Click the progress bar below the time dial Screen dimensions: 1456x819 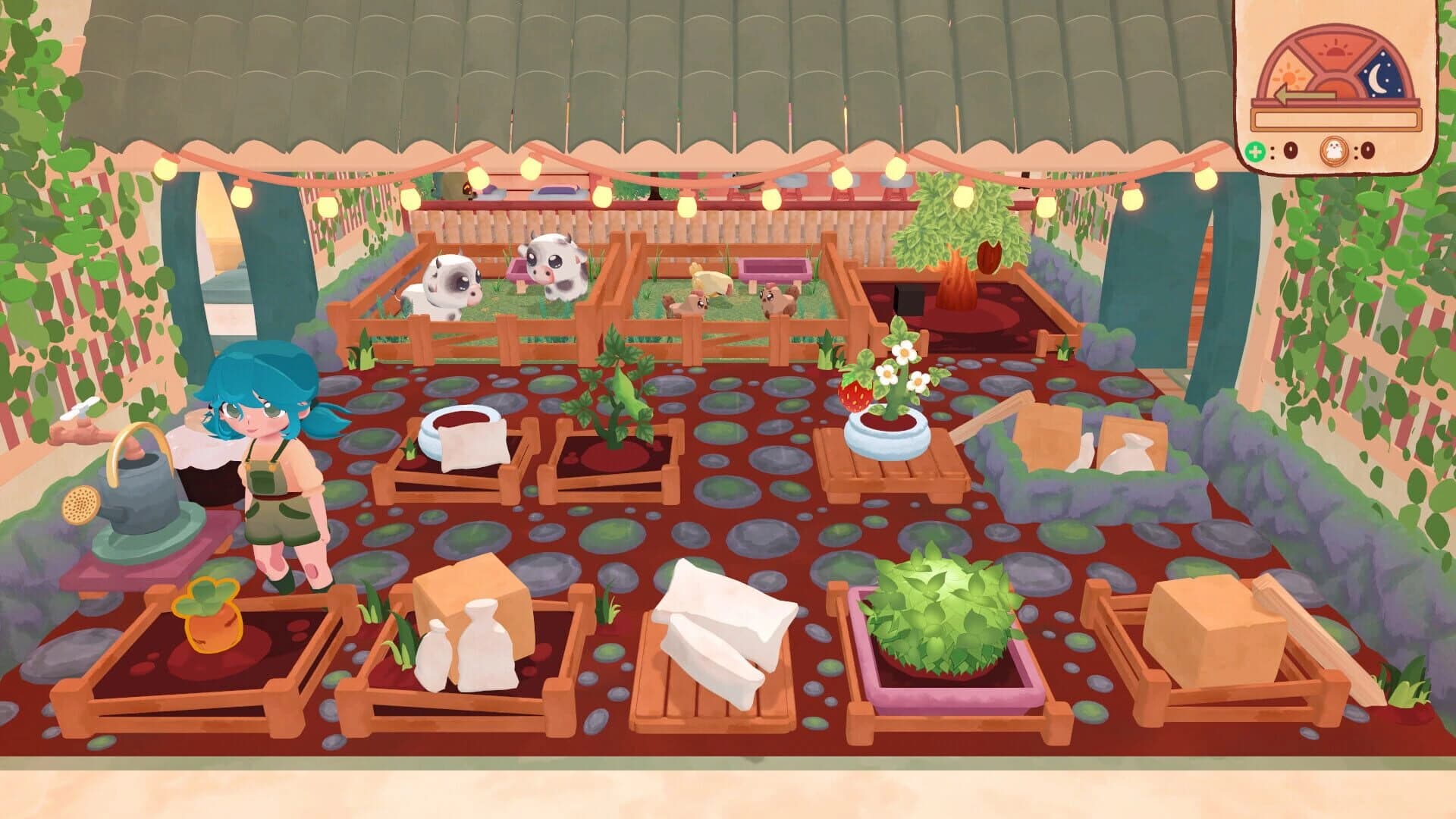1336,120
